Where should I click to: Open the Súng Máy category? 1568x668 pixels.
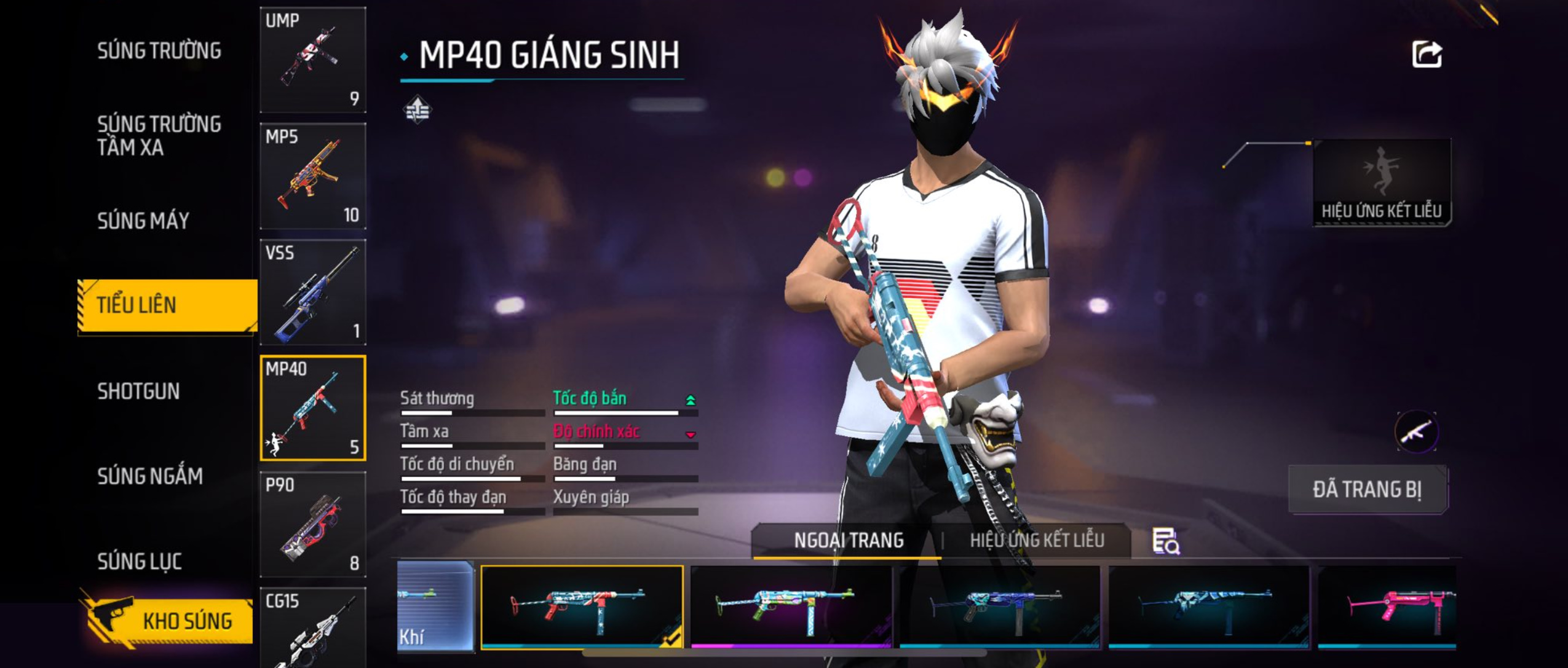point(143,221)
